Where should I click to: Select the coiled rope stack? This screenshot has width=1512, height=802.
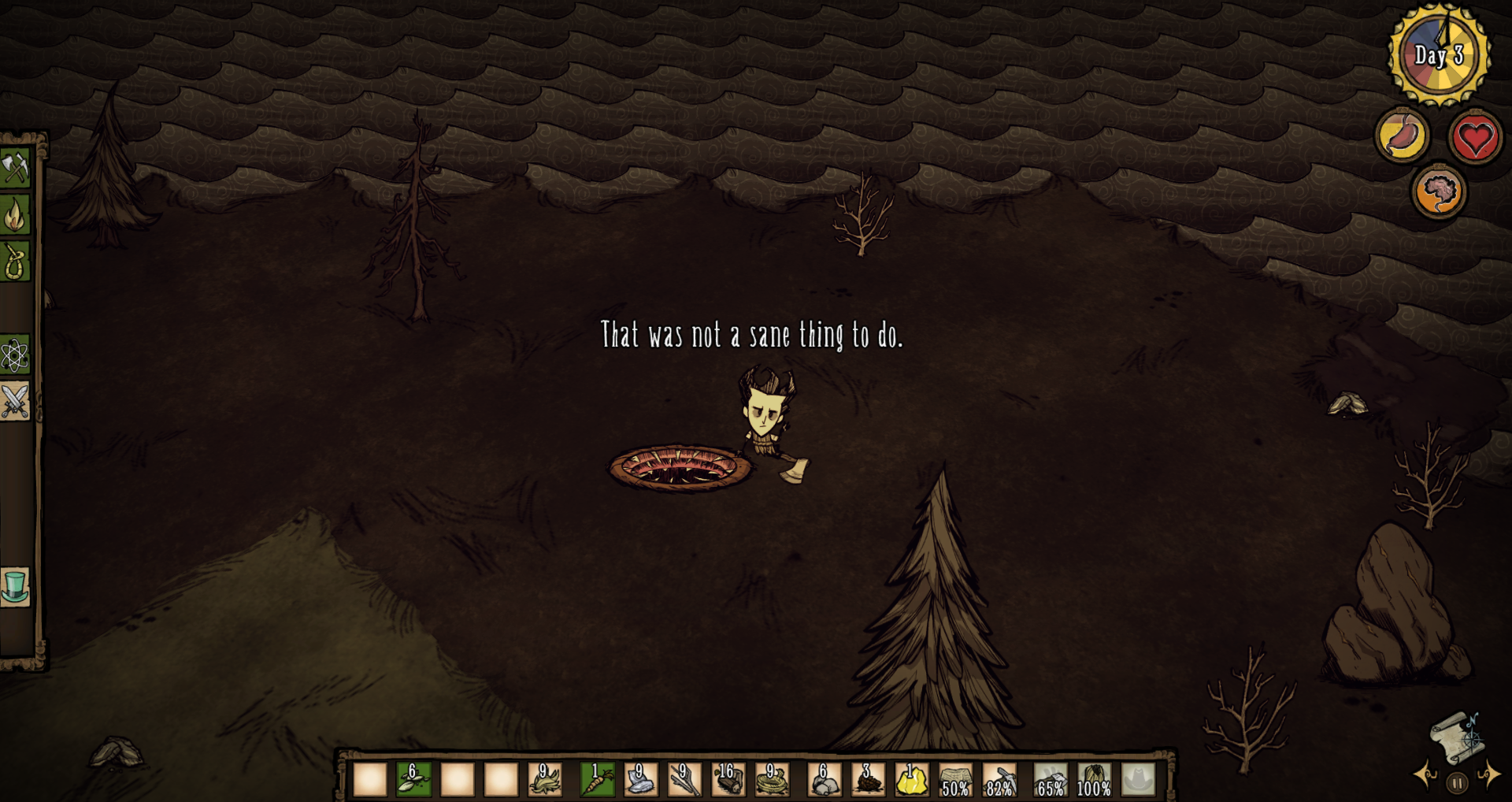click(772, 779)
